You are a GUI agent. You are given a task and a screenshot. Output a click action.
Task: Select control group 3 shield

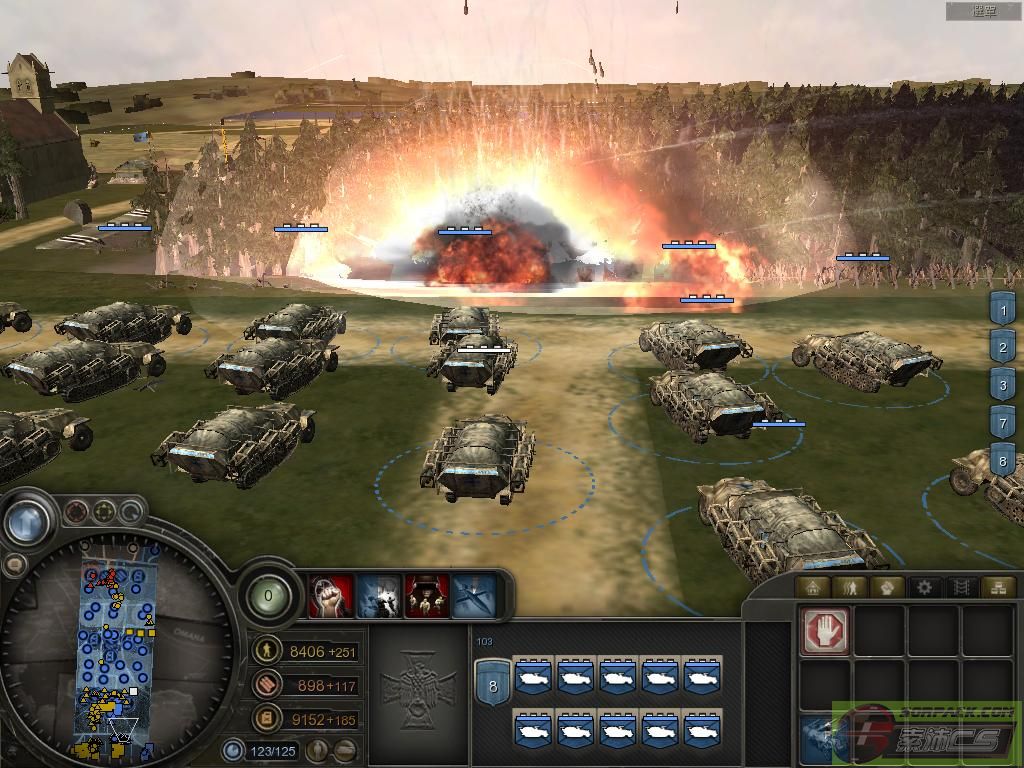click(x=1002, y=384)
